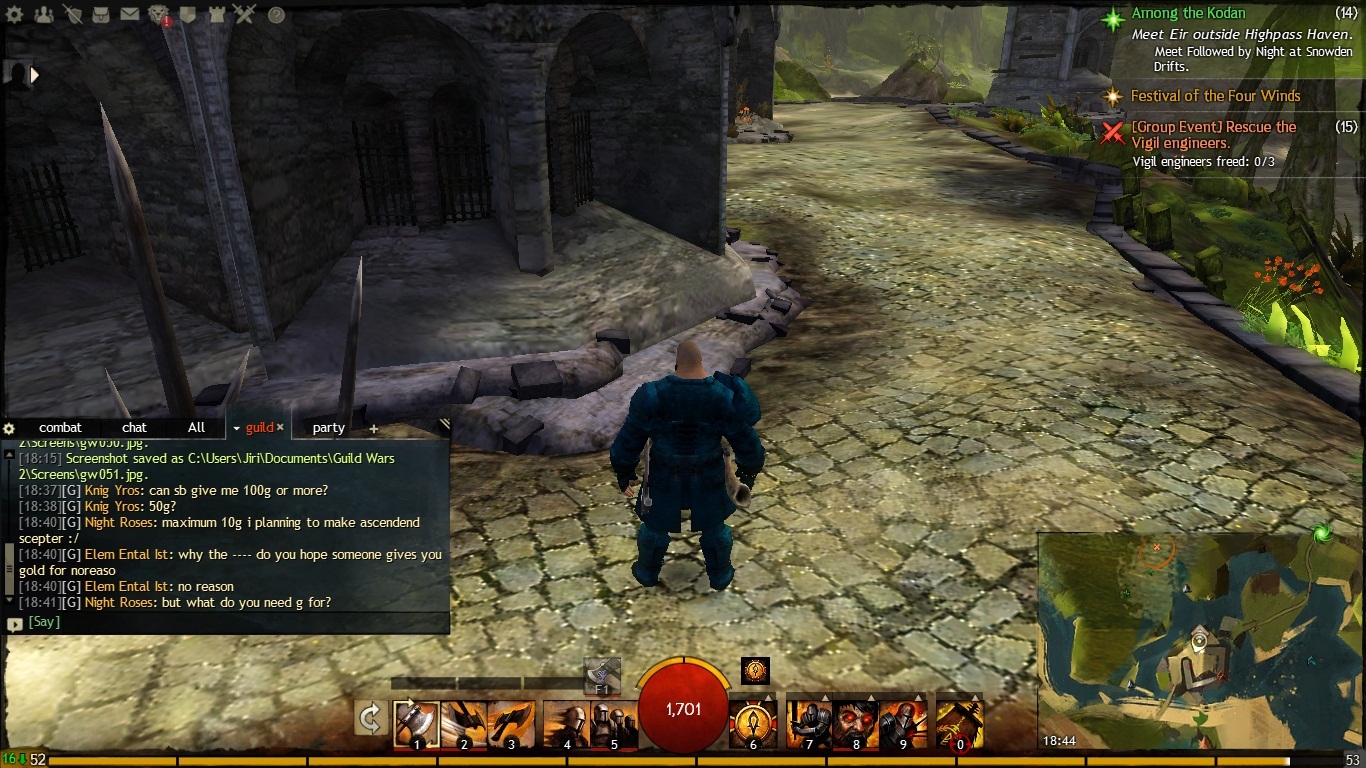Open the inventory bag icon

tap(101, 15)
